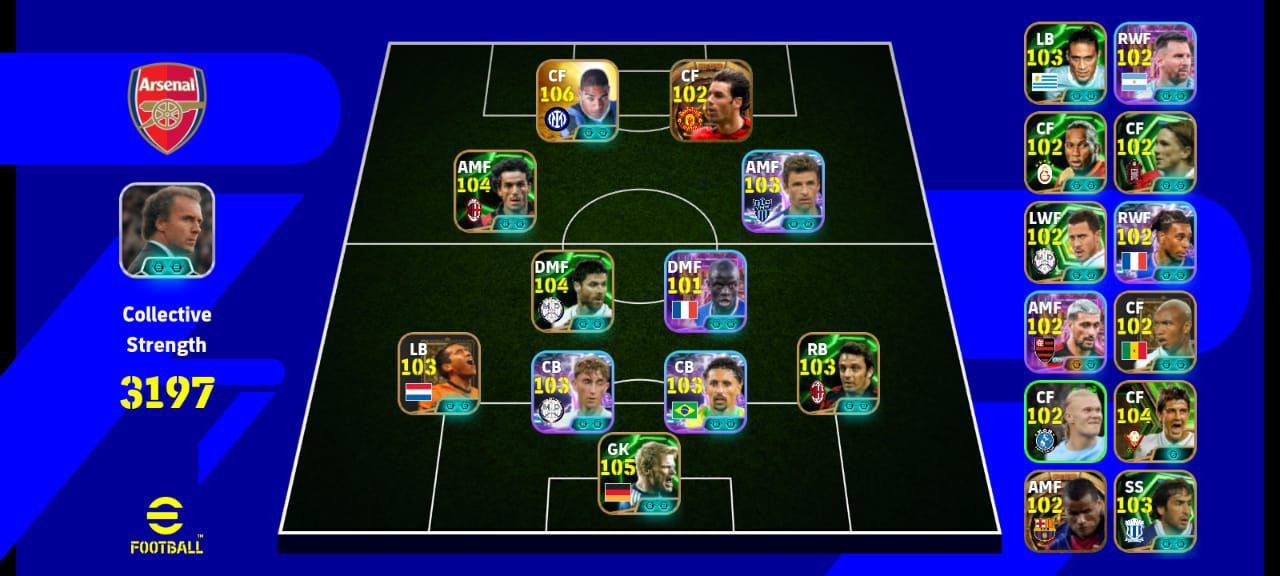Pick the RB 103 player card
The image size is (1280, 576).
838,373
